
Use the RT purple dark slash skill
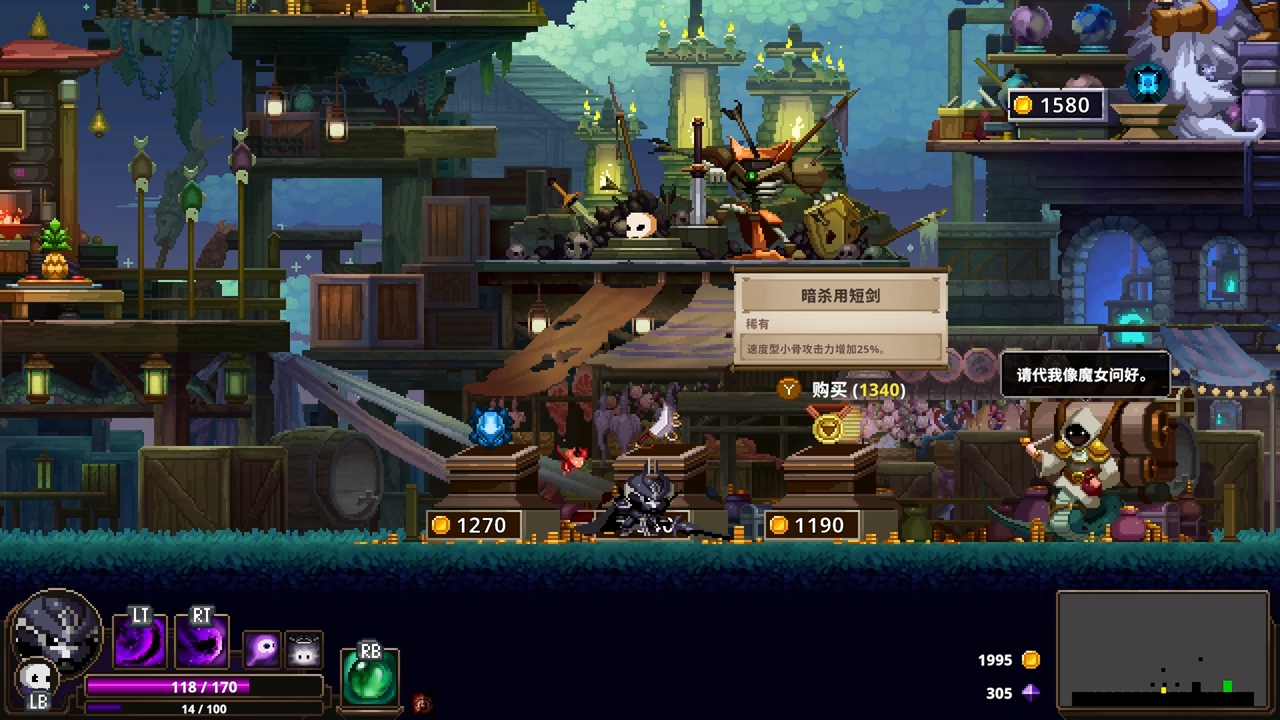202,642
